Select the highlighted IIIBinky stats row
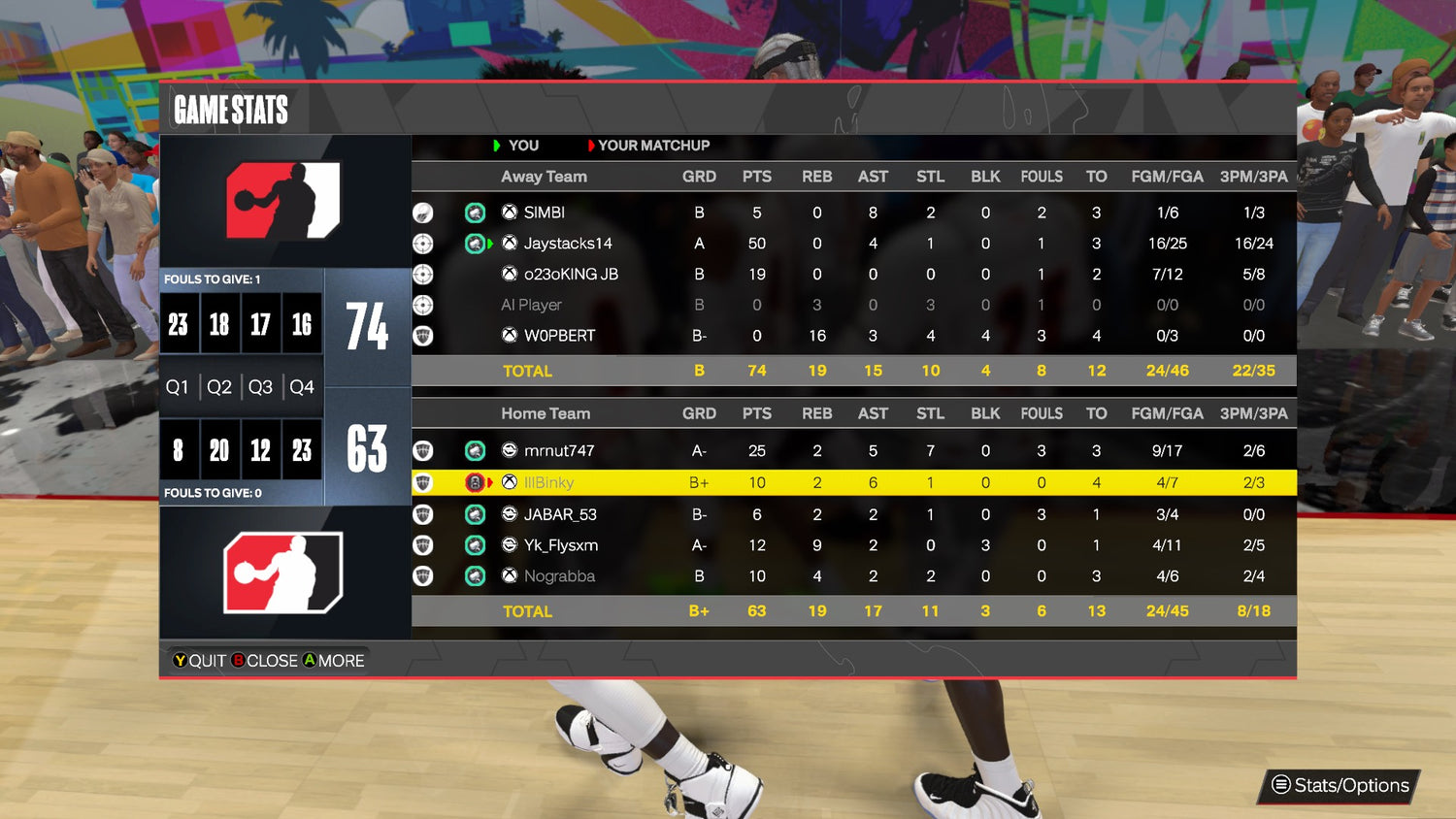 coord(854,482)
